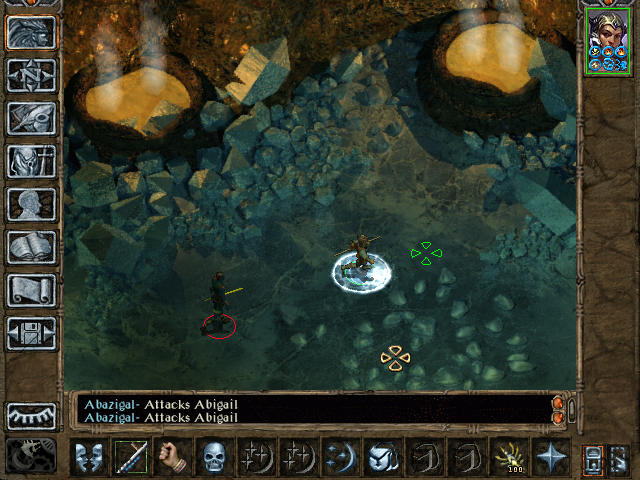Choose the twin masks dialogue action

[89, 457]
